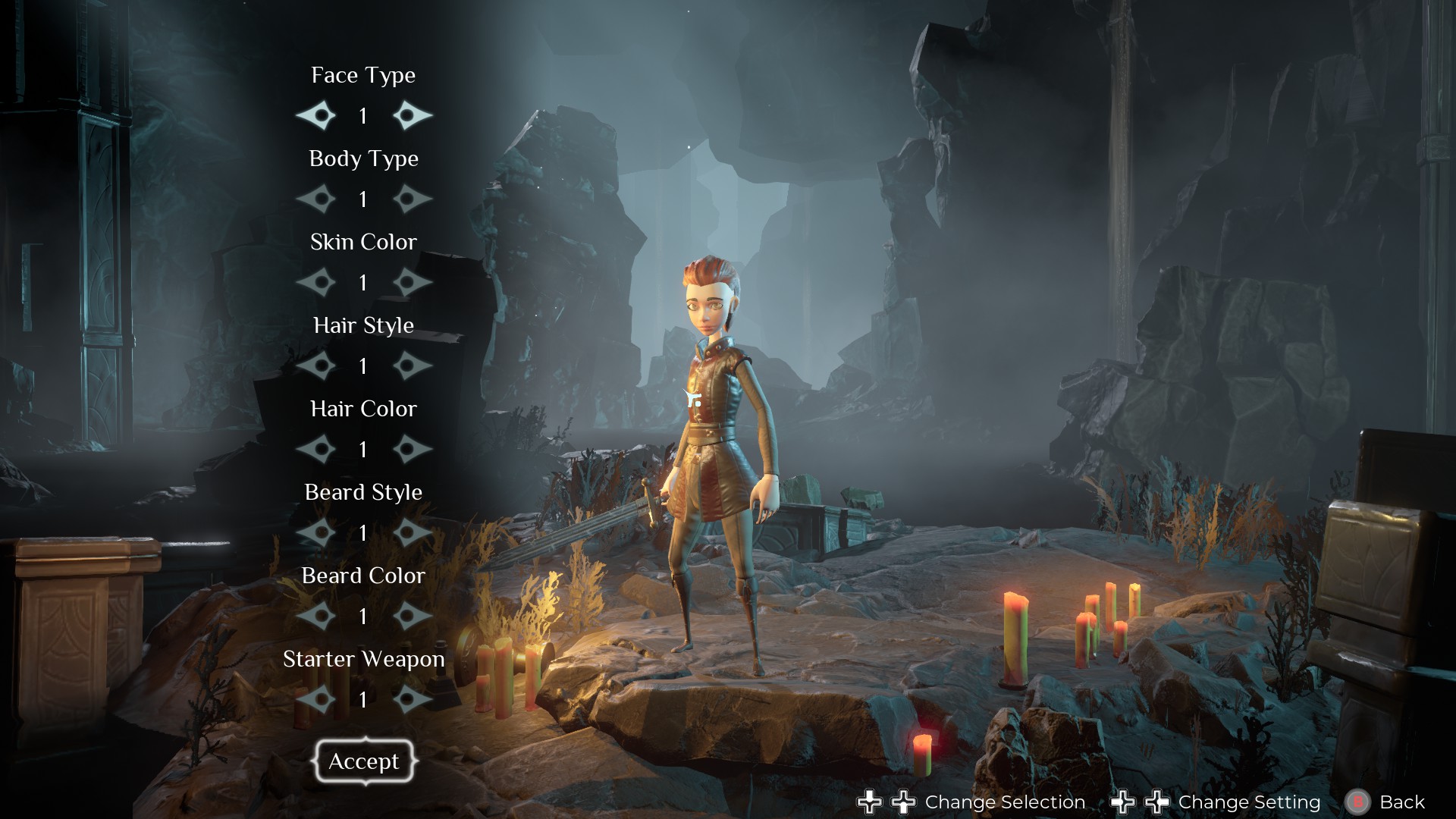Go back one Body Type
Screen dimensions: 1456x819
pos(316,199)
